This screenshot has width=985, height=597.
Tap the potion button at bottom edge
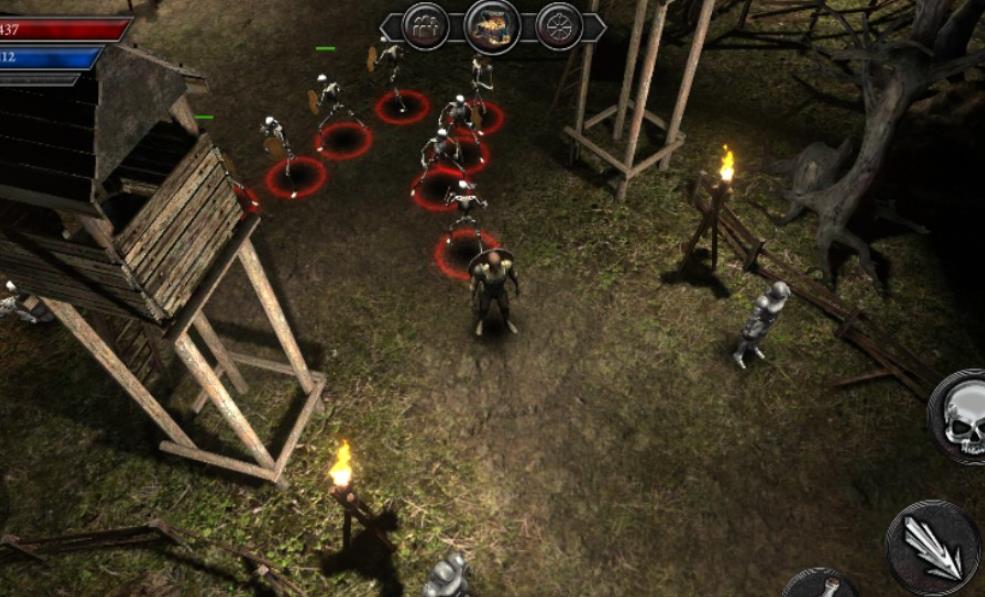pos(820,584)
